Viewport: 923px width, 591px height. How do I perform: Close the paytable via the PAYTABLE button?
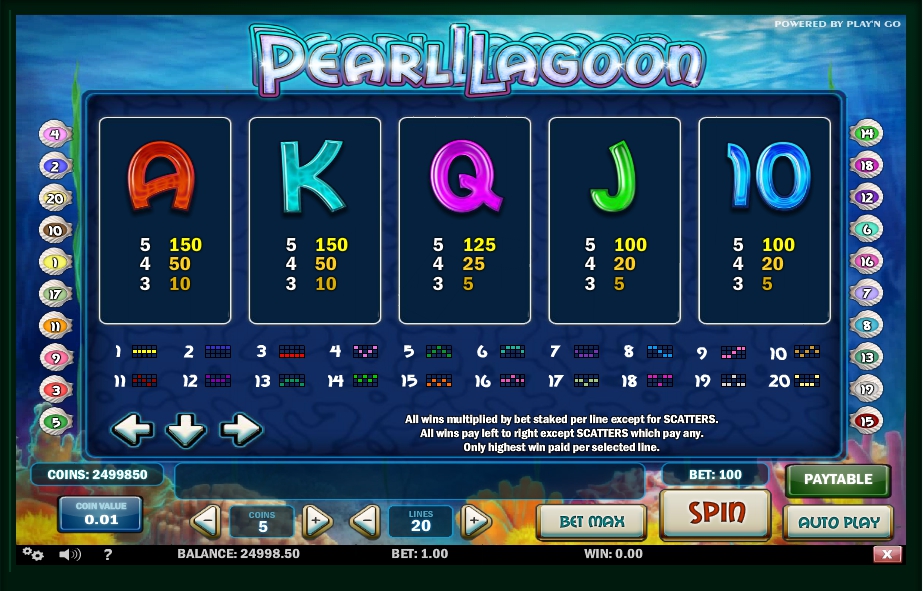tap(837, 479)
